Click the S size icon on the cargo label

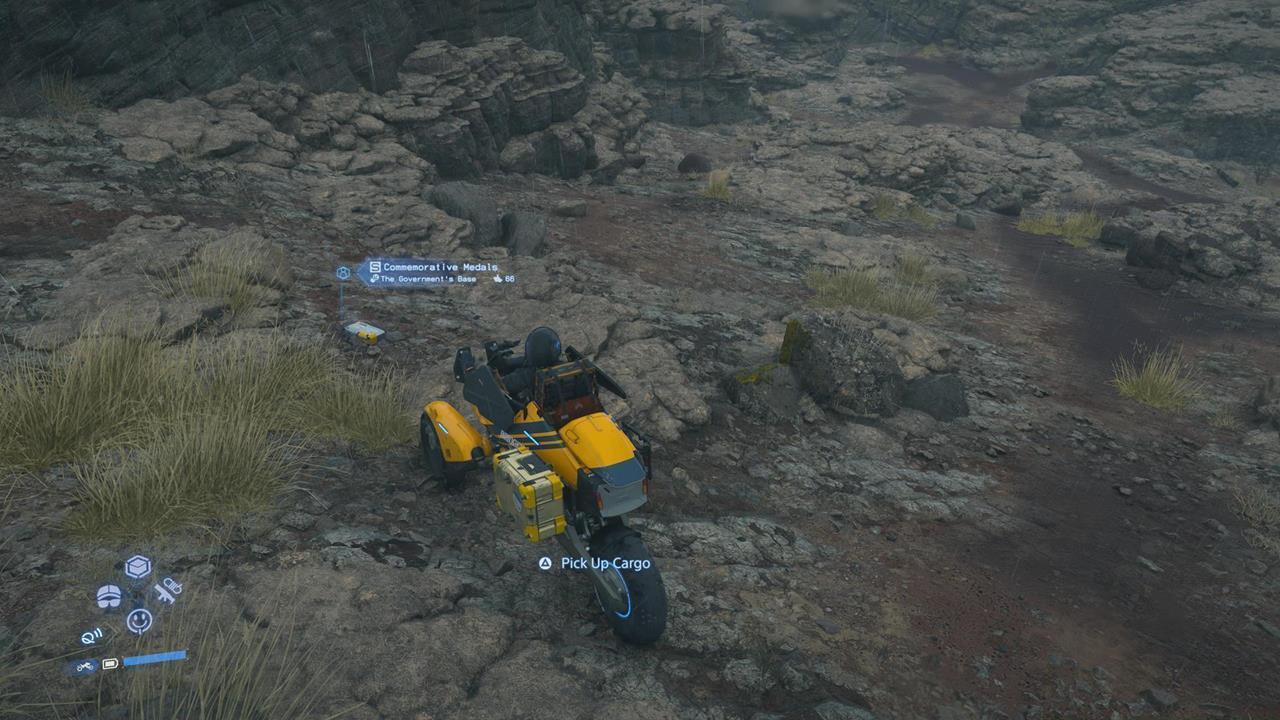(375, 266)
